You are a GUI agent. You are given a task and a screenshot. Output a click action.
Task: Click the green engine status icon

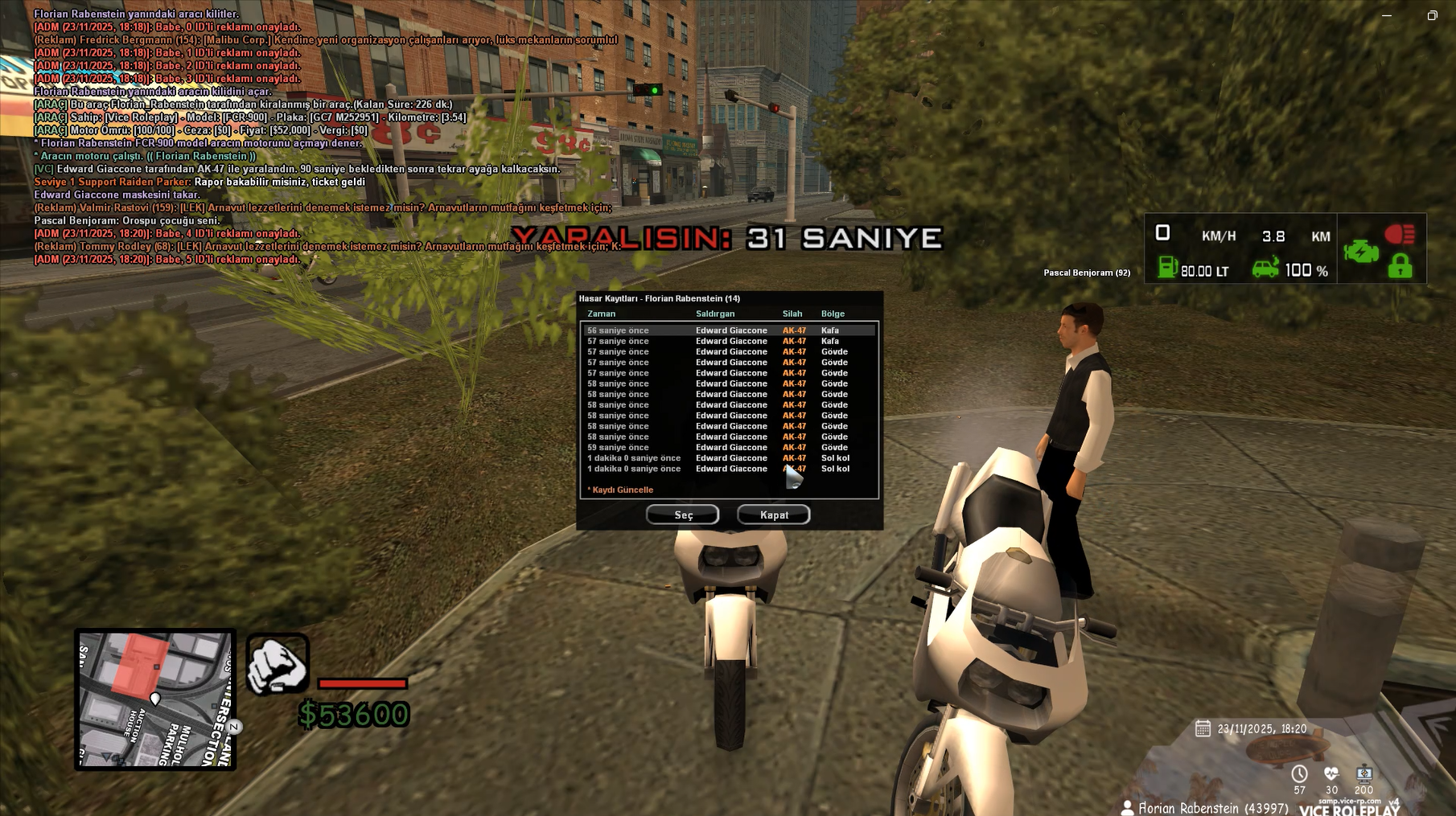(1360, 252)
